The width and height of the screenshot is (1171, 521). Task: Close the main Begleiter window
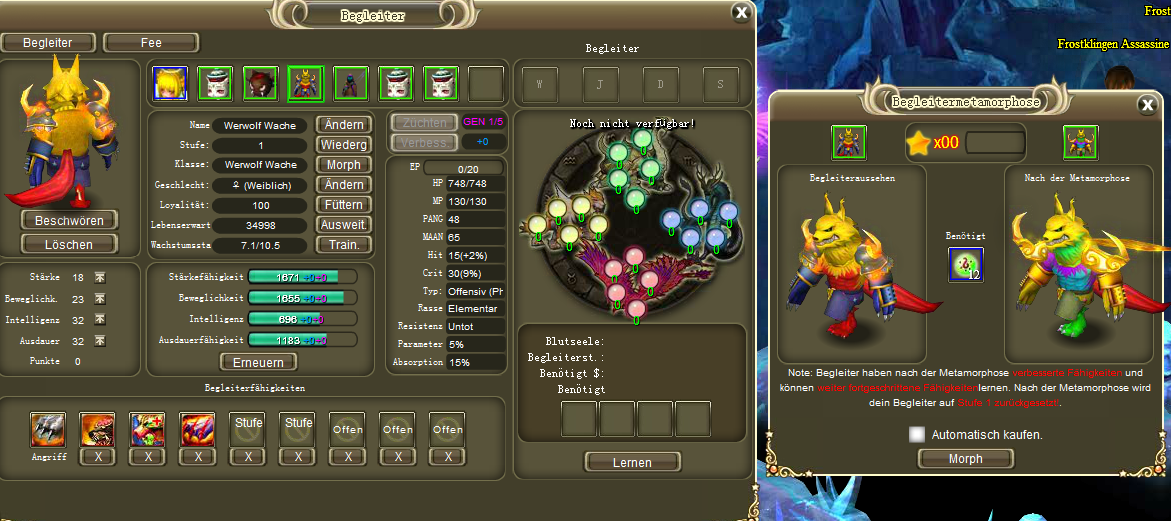pos(741,13)
